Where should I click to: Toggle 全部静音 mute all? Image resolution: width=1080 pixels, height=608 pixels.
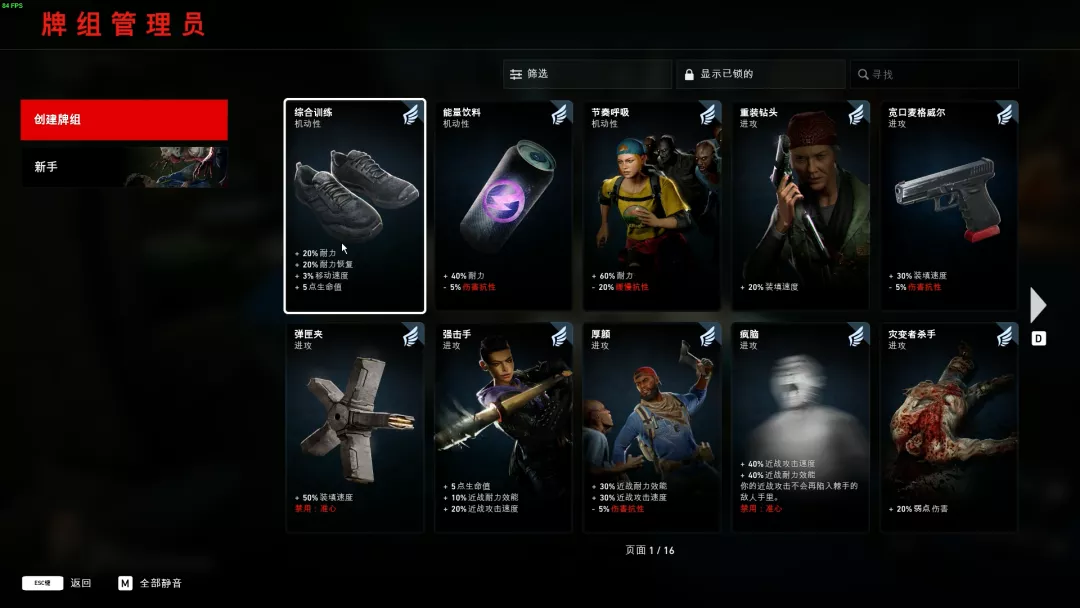[x=150, y=583]
